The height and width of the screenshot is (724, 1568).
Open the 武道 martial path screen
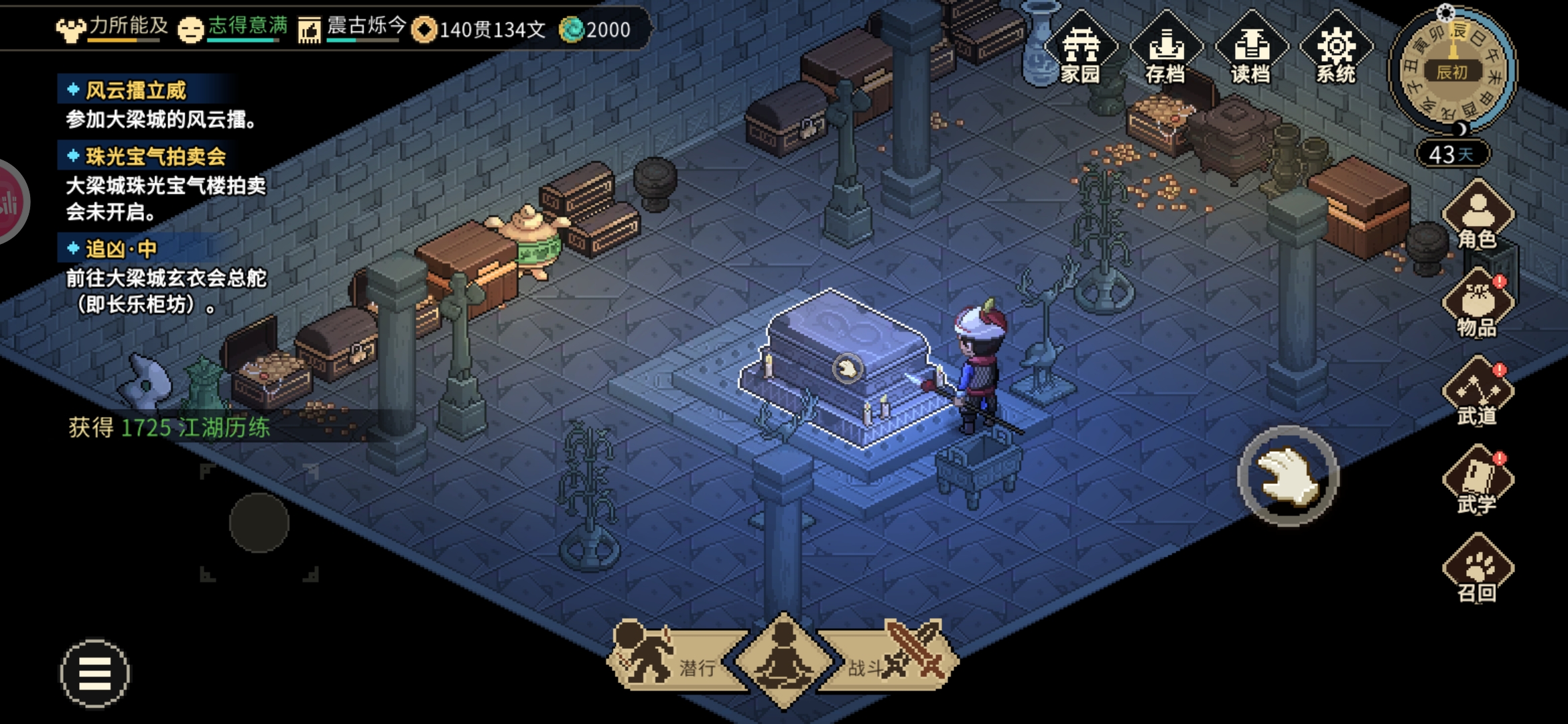1478,392
